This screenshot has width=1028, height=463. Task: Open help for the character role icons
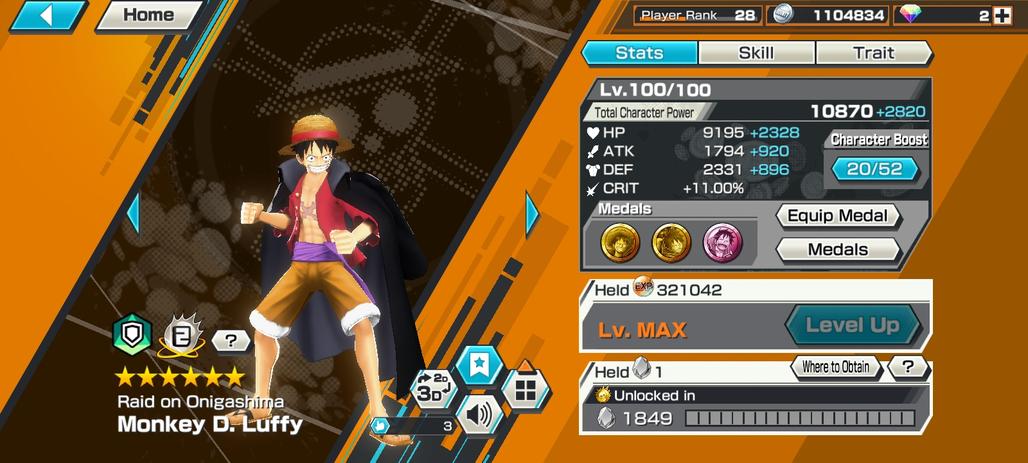coord(231,341)
